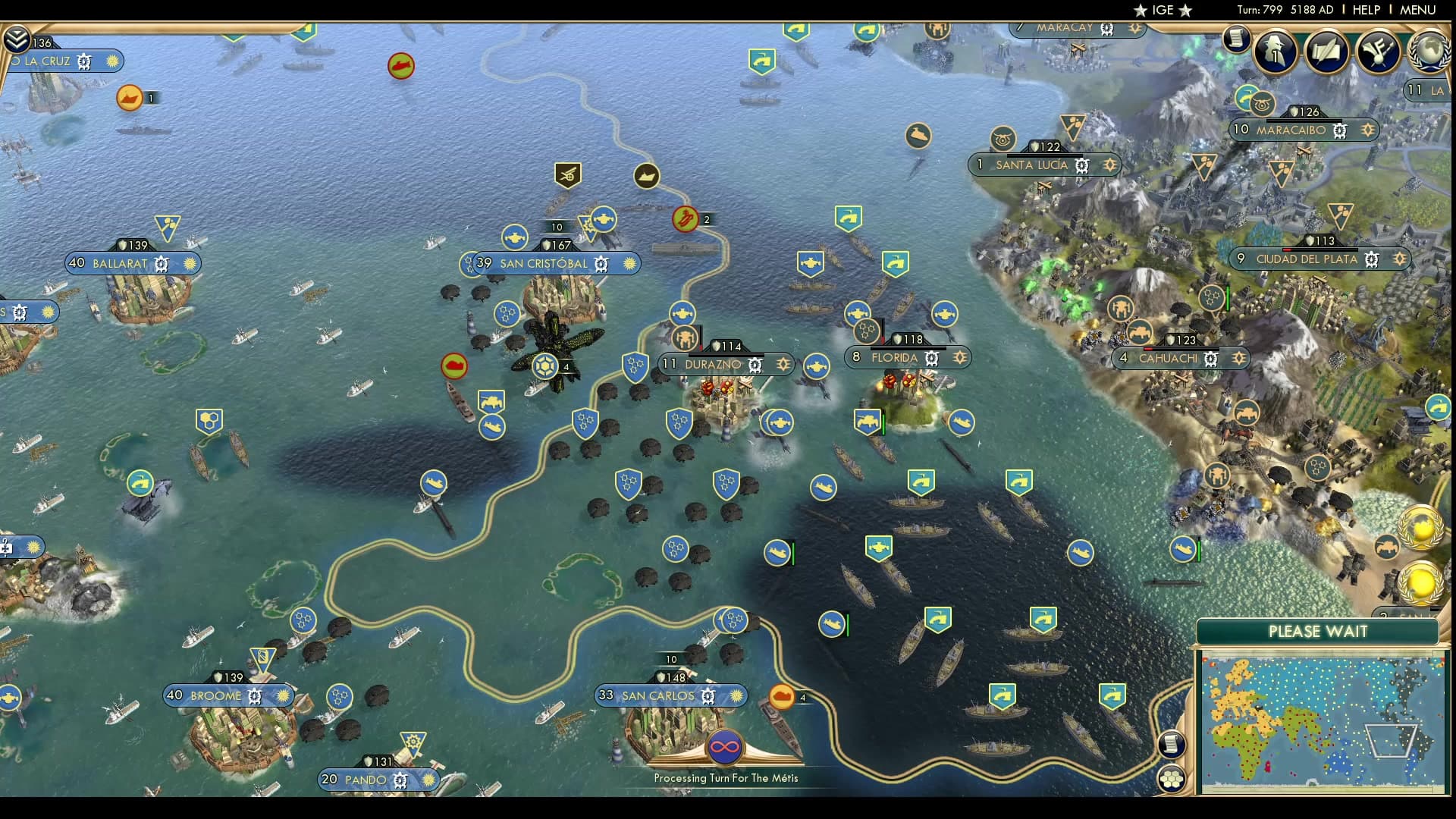Open the scroll icon beside the minimap
The width and height of the screenshot is (1456, 819).
tap(1172, 744)
